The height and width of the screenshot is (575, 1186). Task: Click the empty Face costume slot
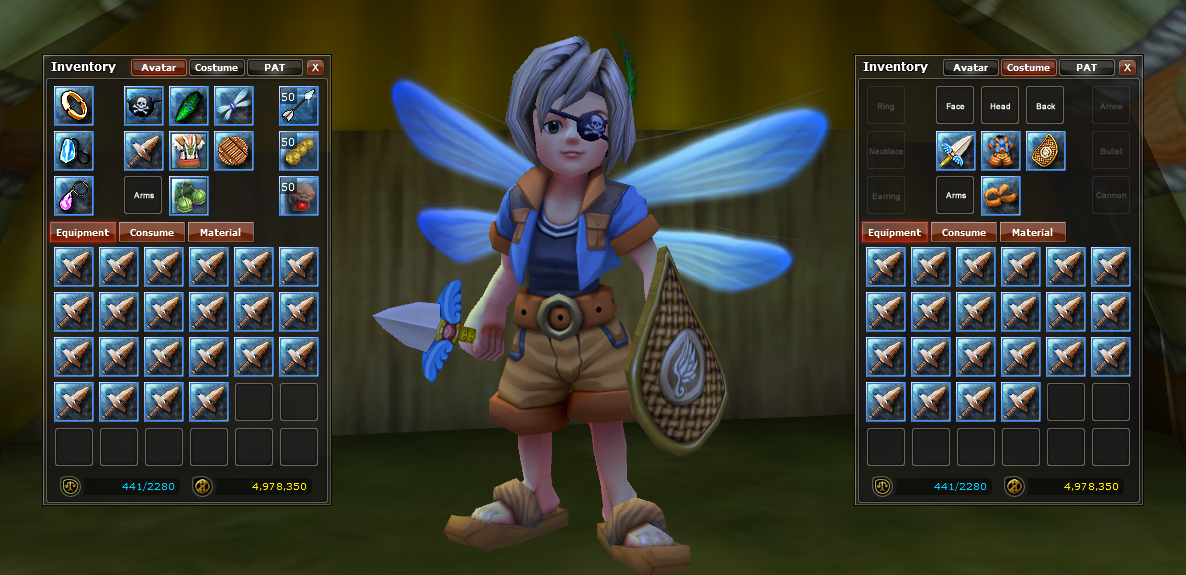(956, 105)
